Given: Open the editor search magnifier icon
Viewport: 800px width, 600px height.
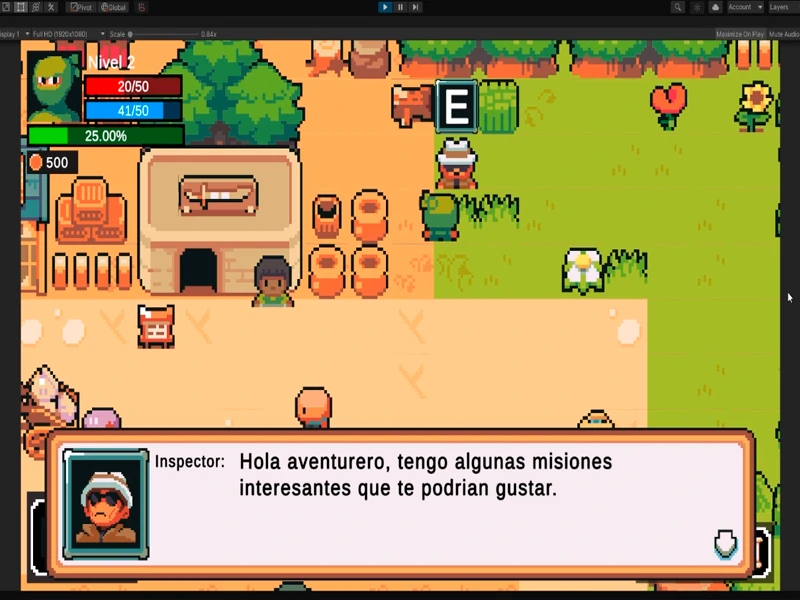Looking at the screenshot, I should pos(678,7).
